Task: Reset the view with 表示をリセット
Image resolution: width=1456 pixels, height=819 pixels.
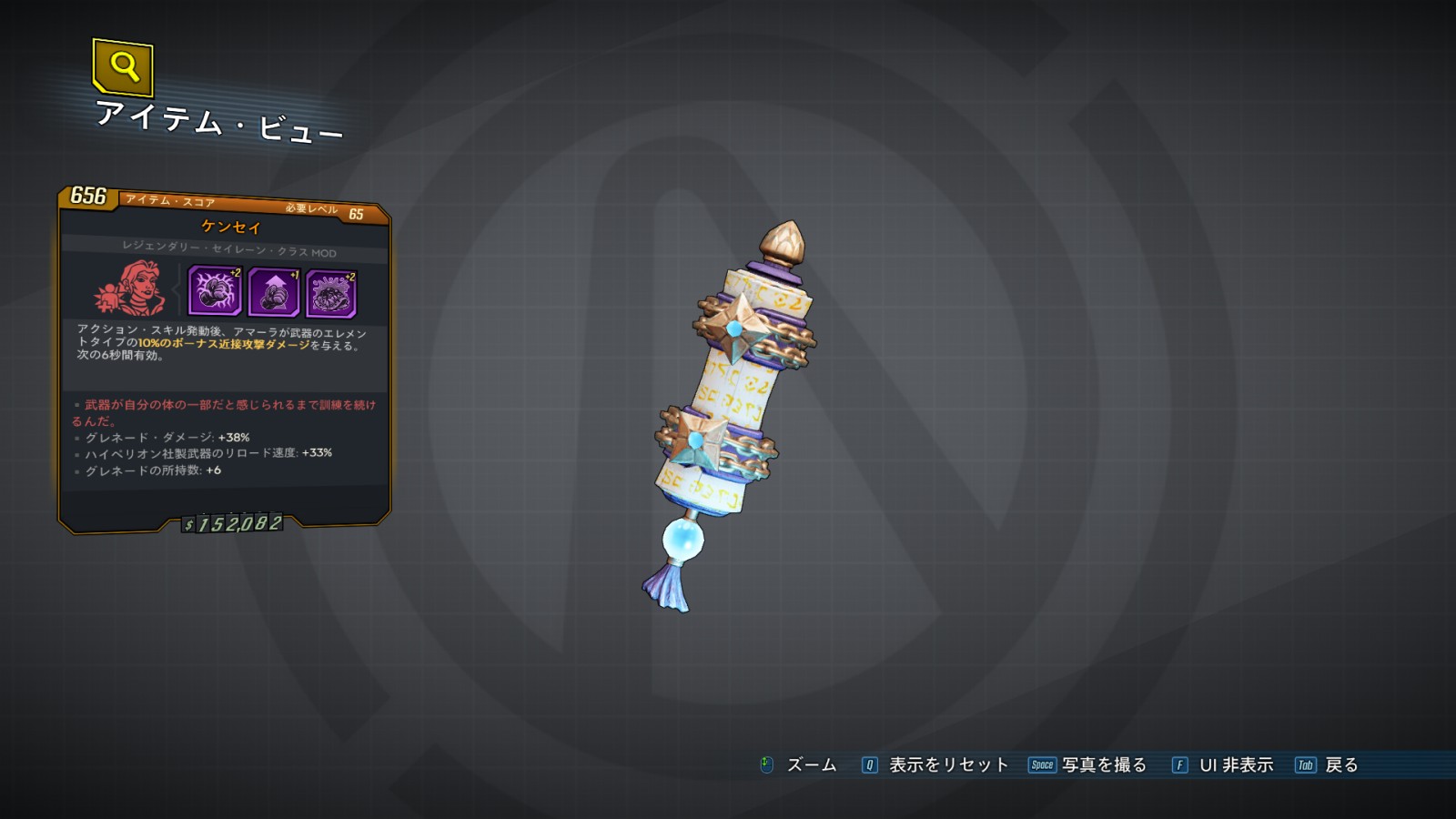Action: click(x=948, y=765)
